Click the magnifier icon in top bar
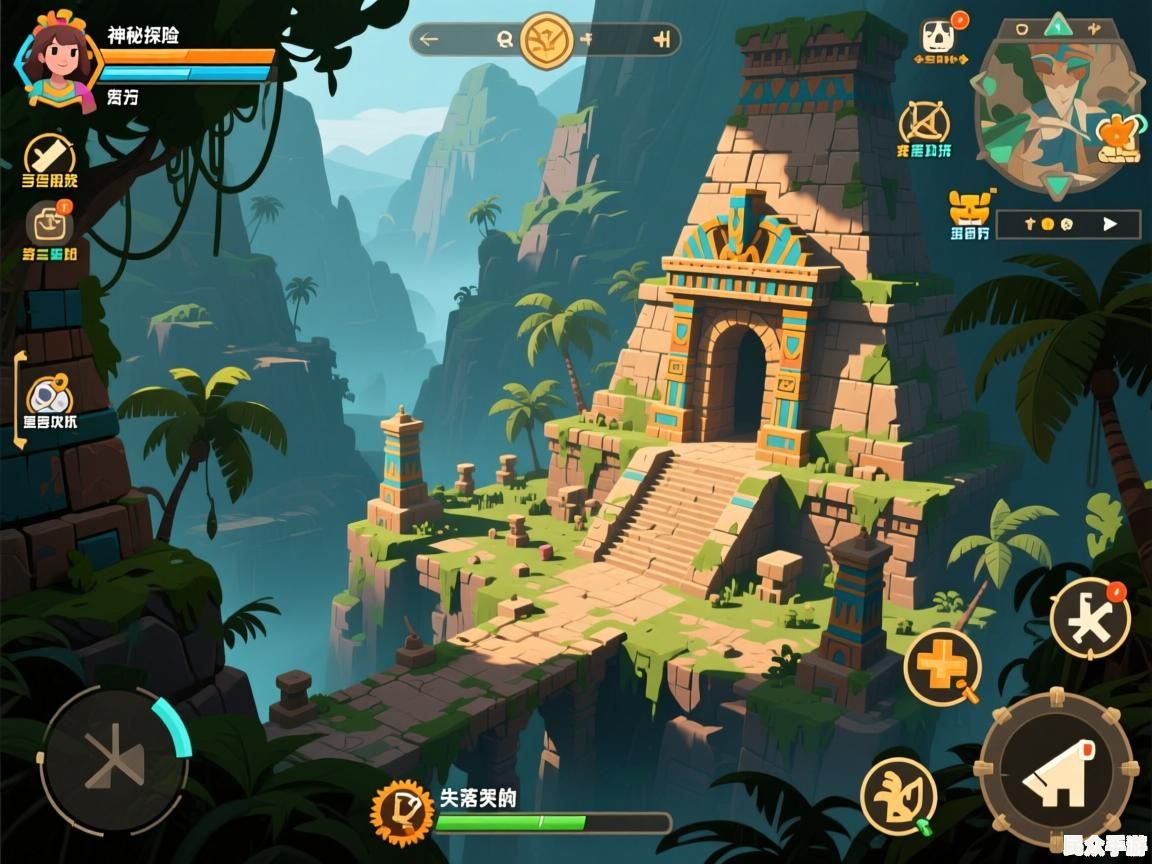Viewport: 1152px width, 864px height. (505, 40)
